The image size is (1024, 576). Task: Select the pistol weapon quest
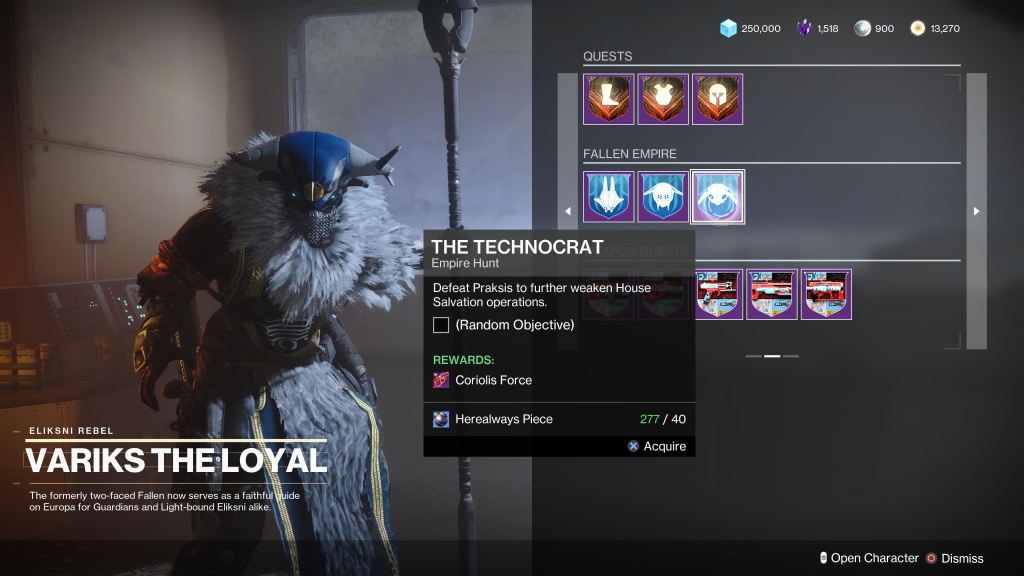(718, 294)
